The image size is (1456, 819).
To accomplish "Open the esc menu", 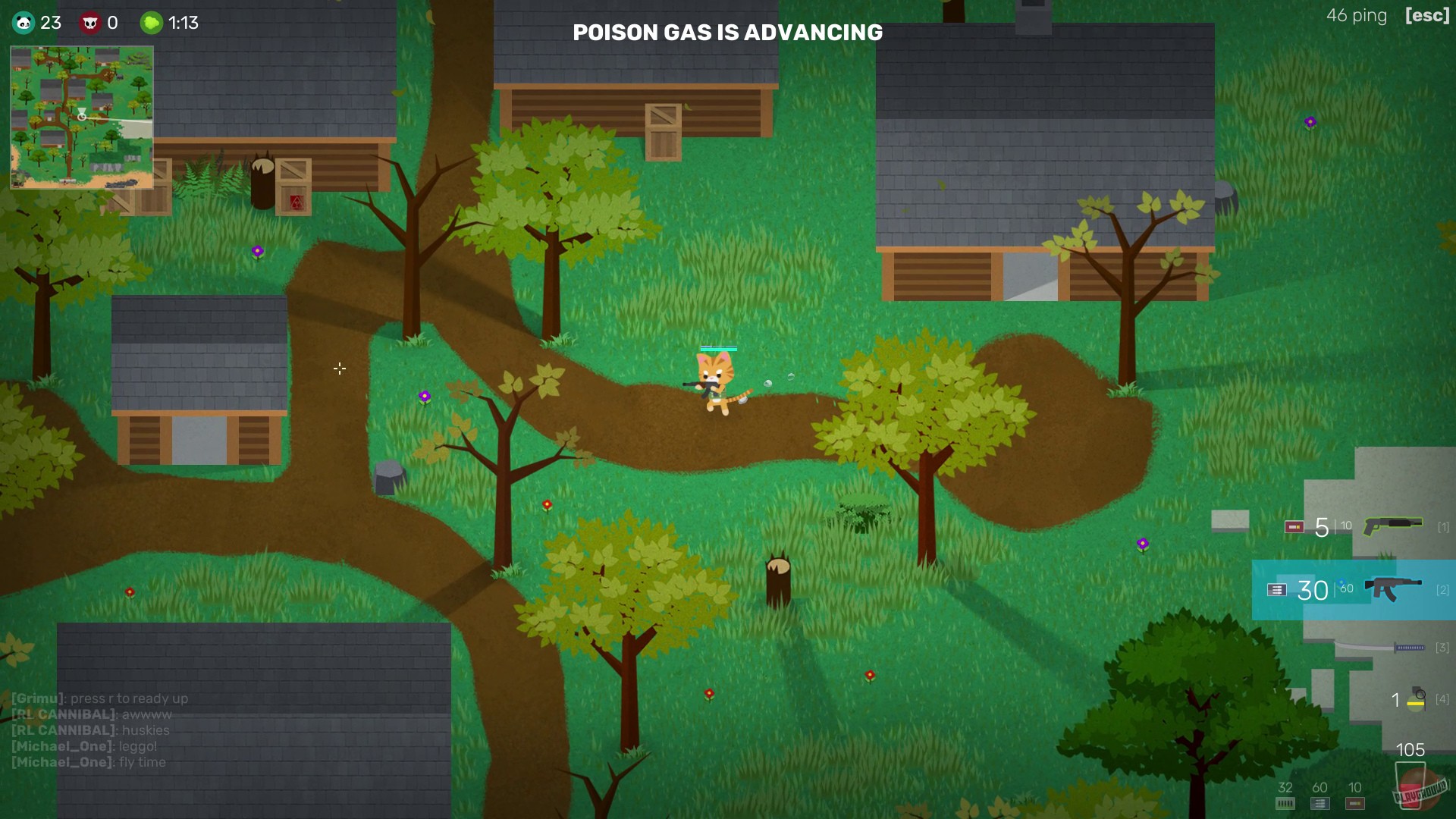I will pos(1427,15).
